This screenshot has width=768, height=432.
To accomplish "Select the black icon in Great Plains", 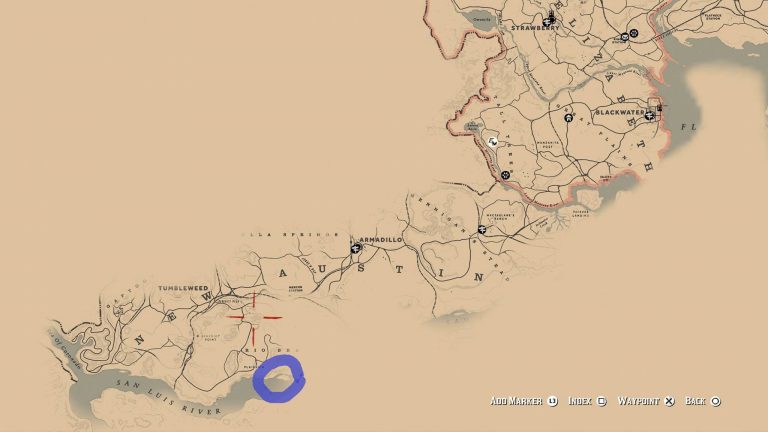I will coord(568,118).
